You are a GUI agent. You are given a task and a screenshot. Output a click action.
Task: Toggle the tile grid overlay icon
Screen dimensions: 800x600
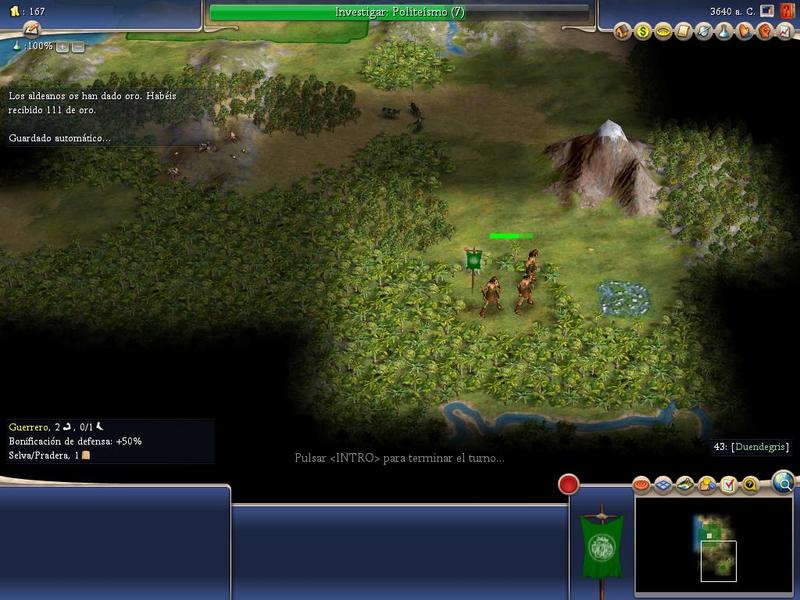(x=665, y=486)
